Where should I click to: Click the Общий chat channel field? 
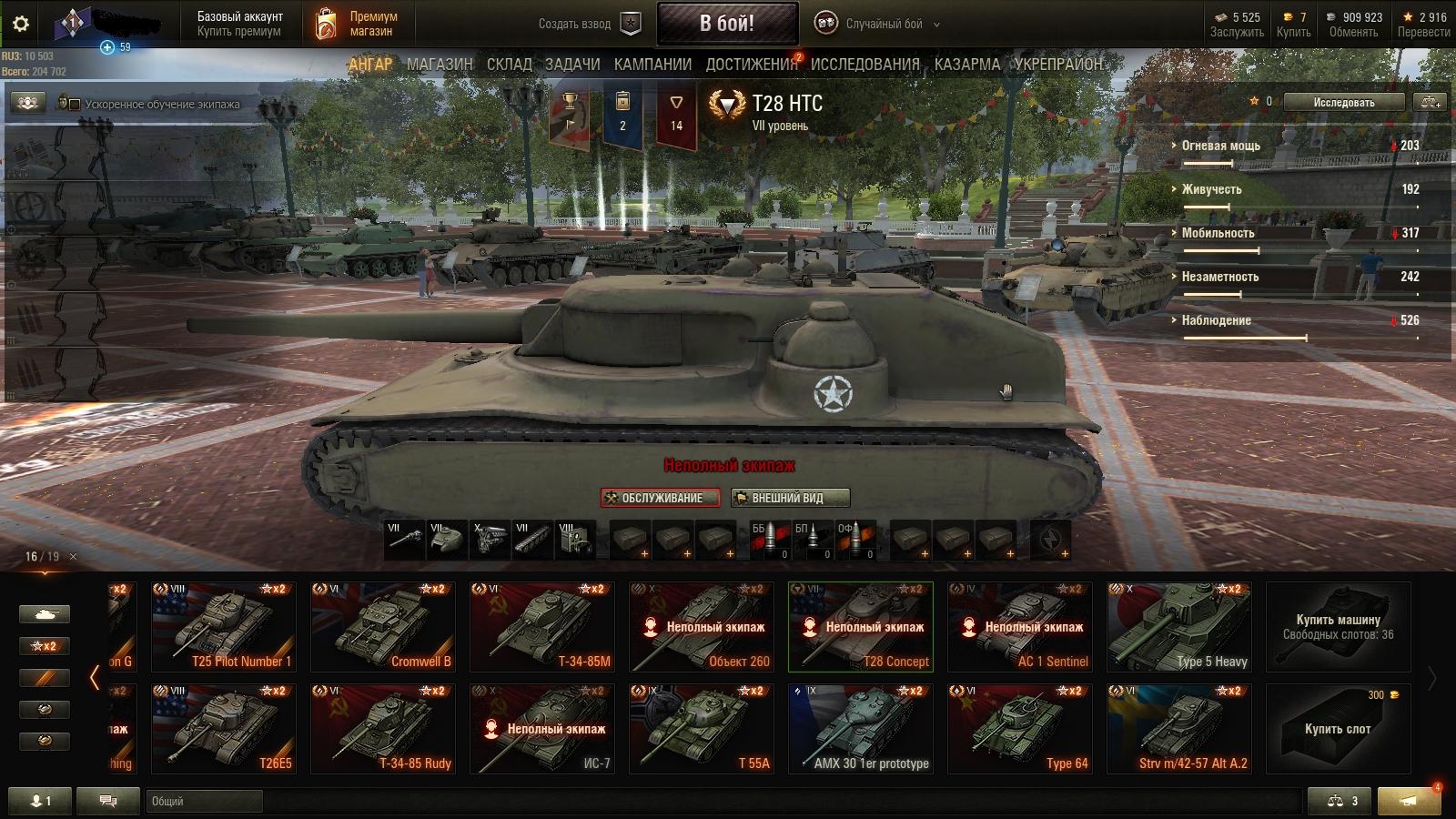coord(204,802)
